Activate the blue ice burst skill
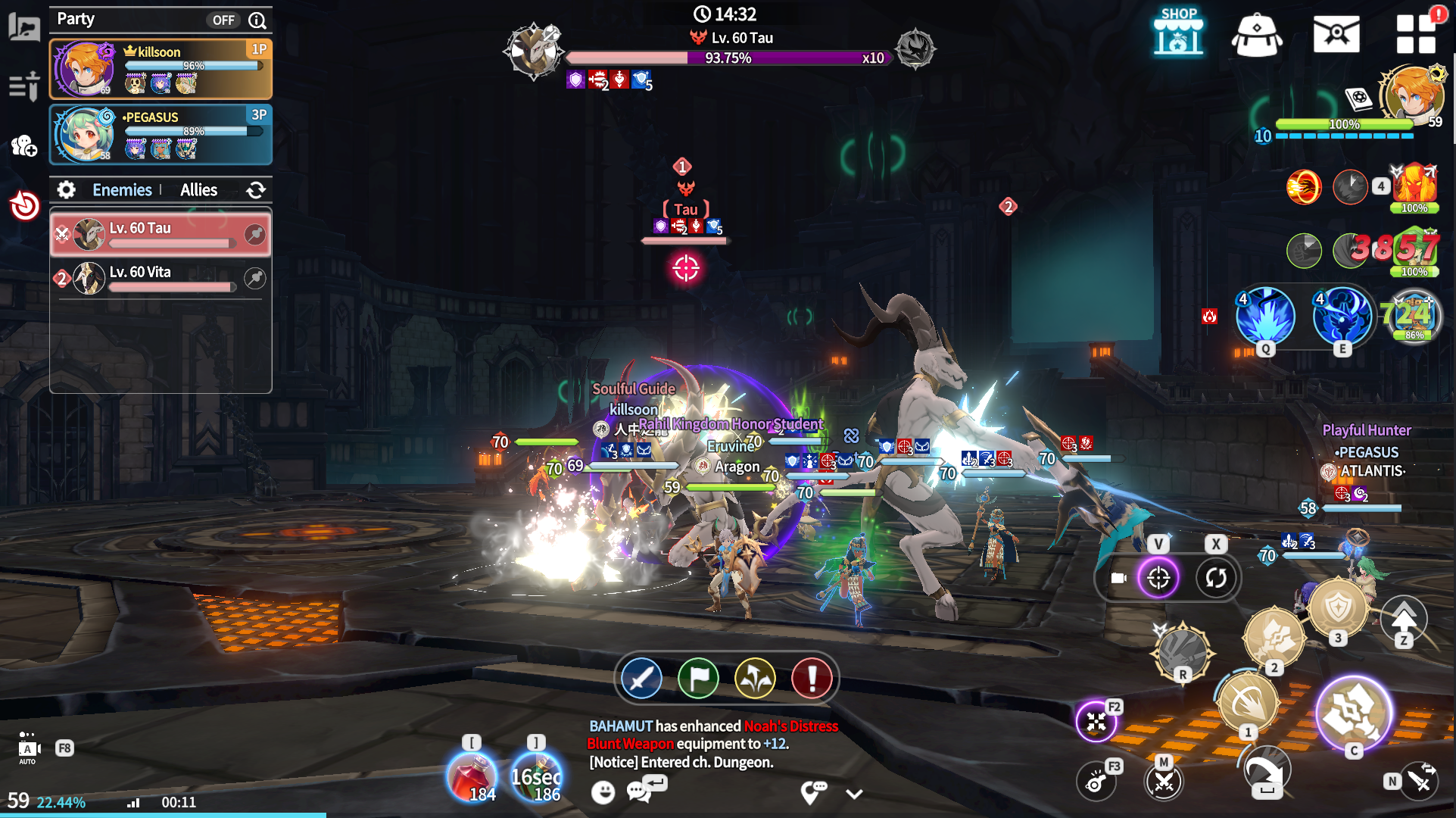 tap(1265, 317)
